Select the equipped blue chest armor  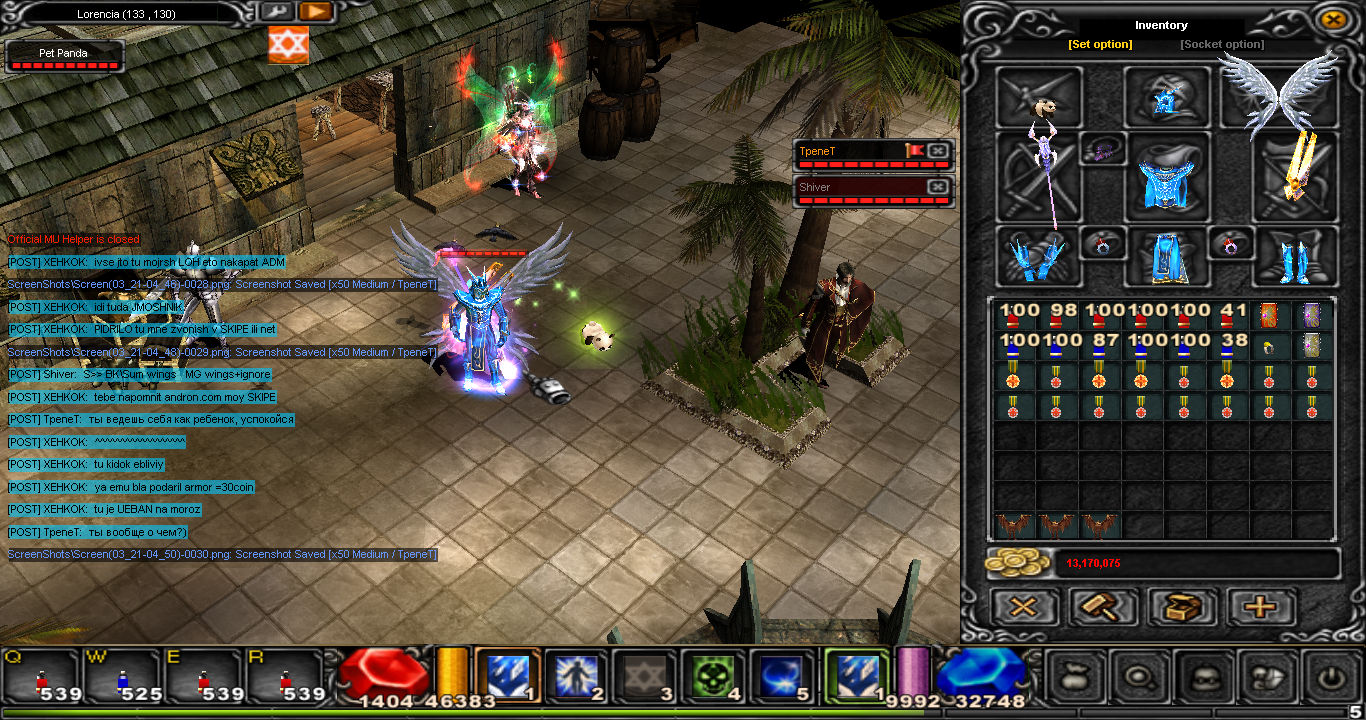click(x=1166, y=176)
